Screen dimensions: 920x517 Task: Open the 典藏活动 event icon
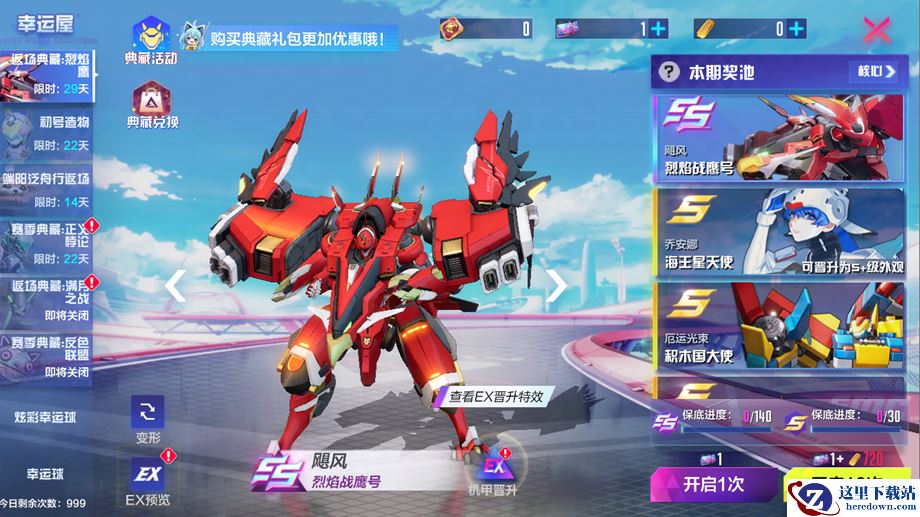[x=150, y=38]
